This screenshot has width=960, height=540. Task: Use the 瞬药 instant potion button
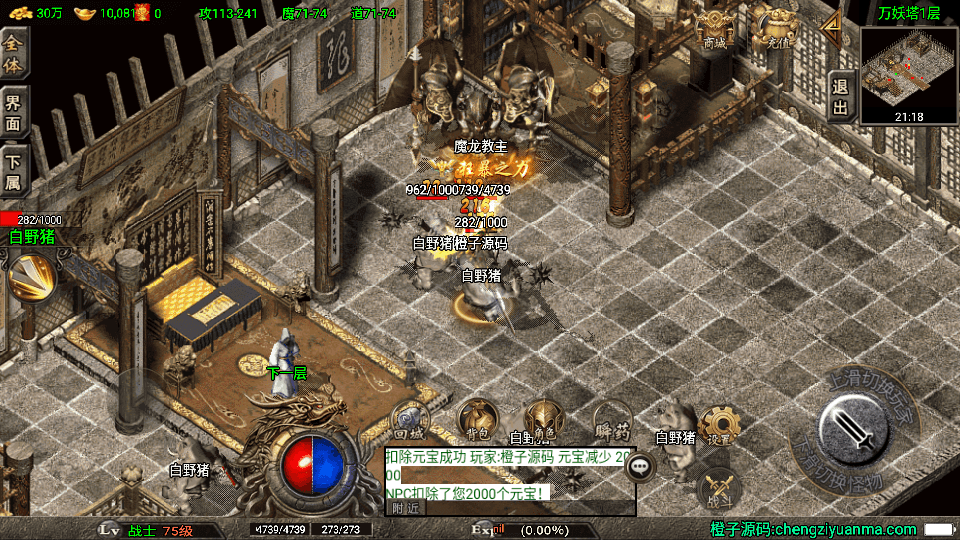tap(610, 420)
